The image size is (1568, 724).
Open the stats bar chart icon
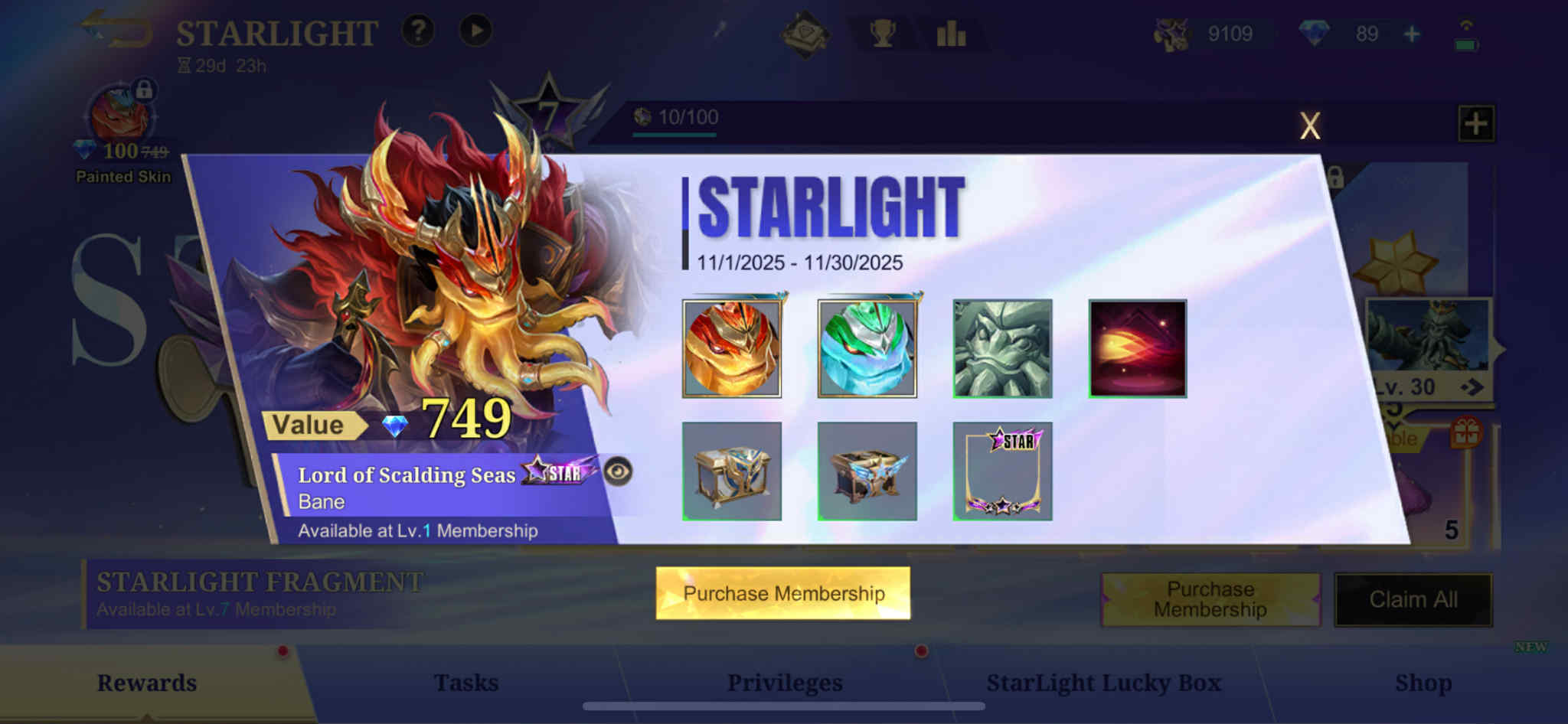pyautogui.click(x=951, y=34)
